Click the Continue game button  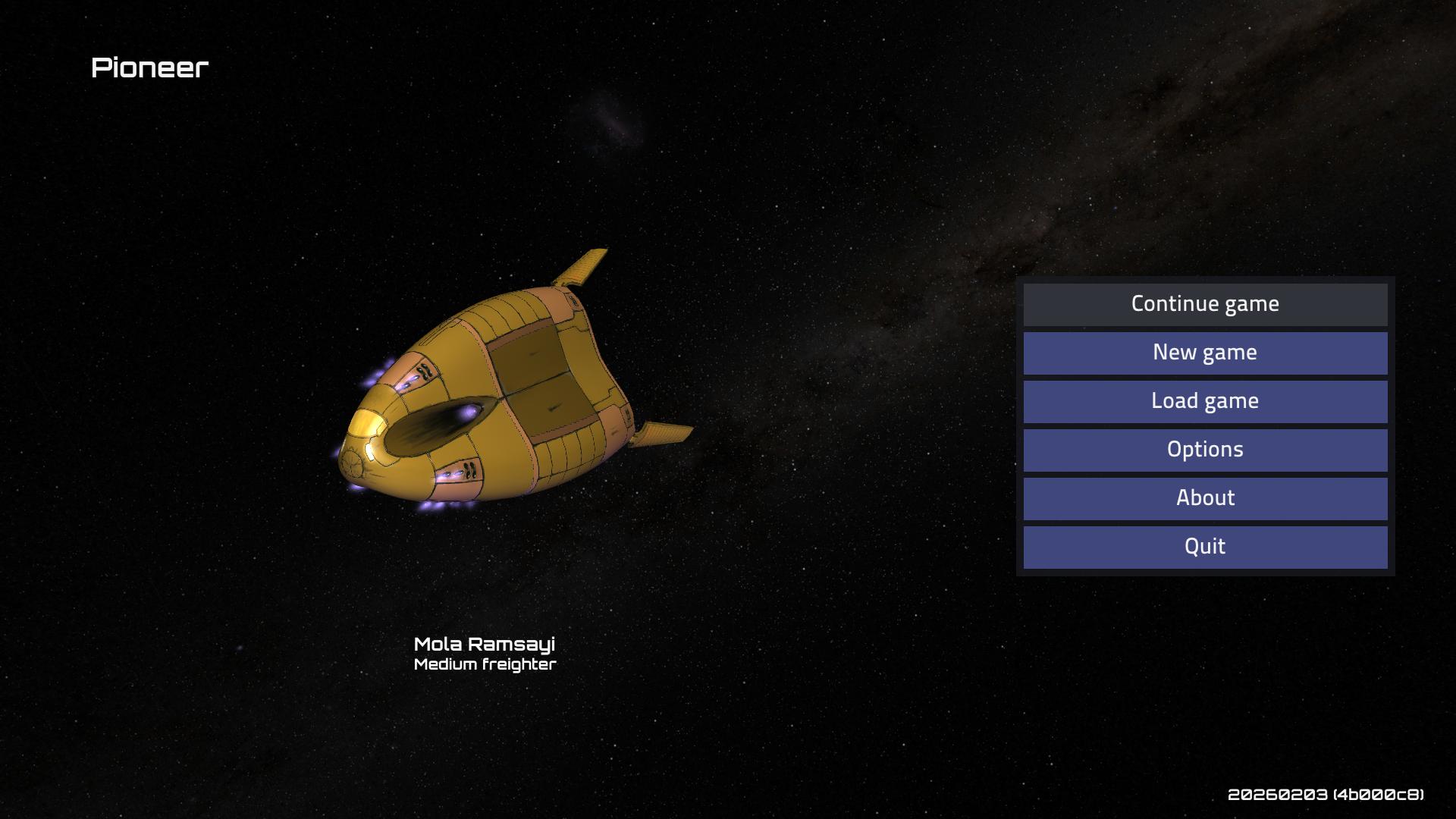tap(1205, 304)
